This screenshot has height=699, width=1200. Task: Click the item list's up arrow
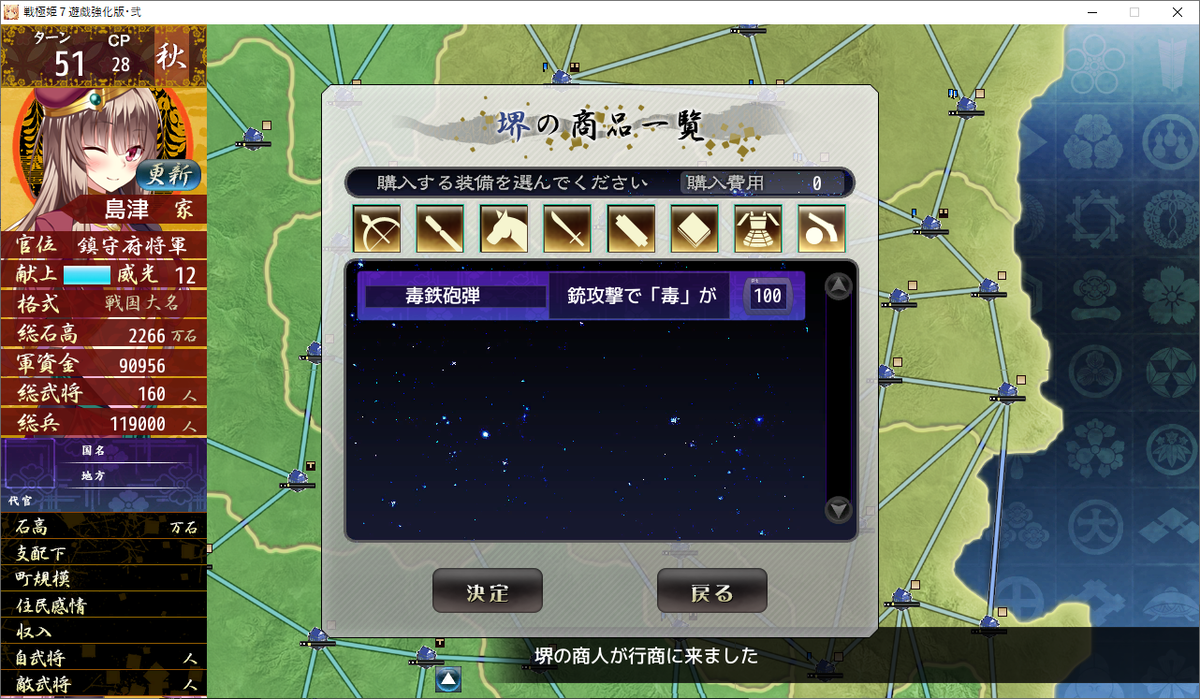pyautogui.click(x=838, y=288)
